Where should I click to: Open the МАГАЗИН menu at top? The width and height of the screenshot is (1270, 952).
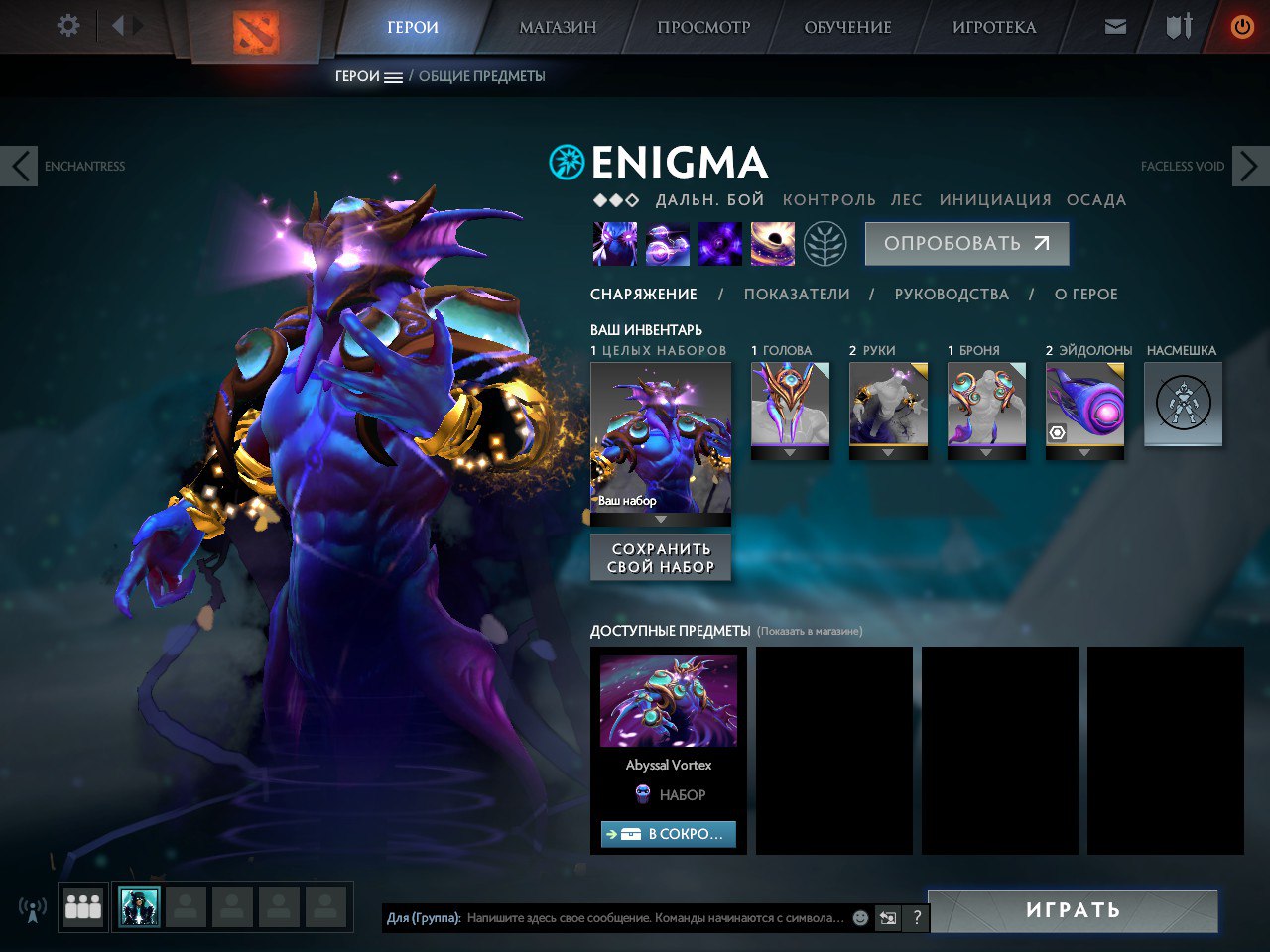(x=556, y=27)
